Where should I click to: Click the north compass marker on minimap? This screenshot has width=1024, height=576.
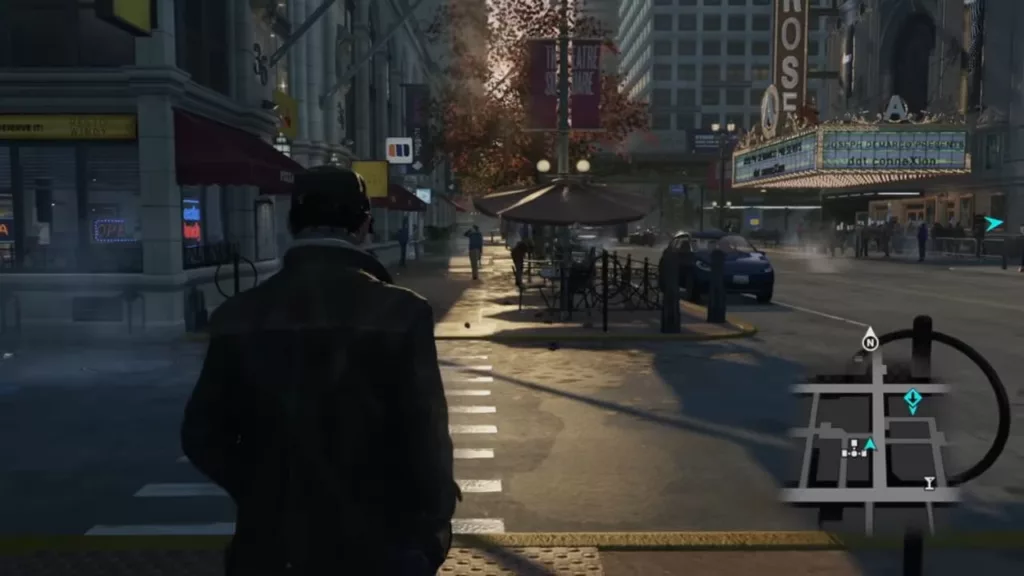click(x=869, y=340)
